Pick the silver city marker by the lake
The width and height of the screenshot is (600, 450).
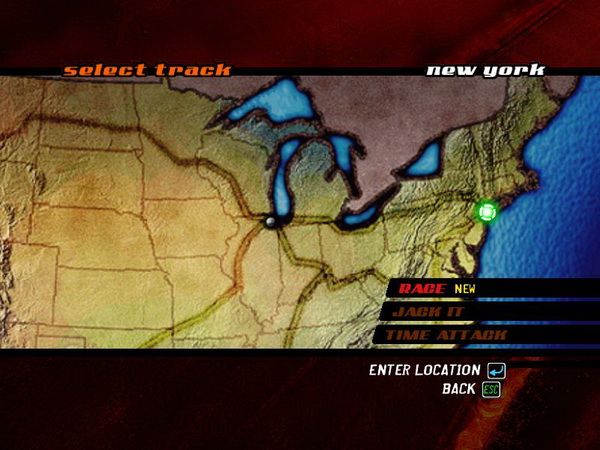click(x=270, y=221)
